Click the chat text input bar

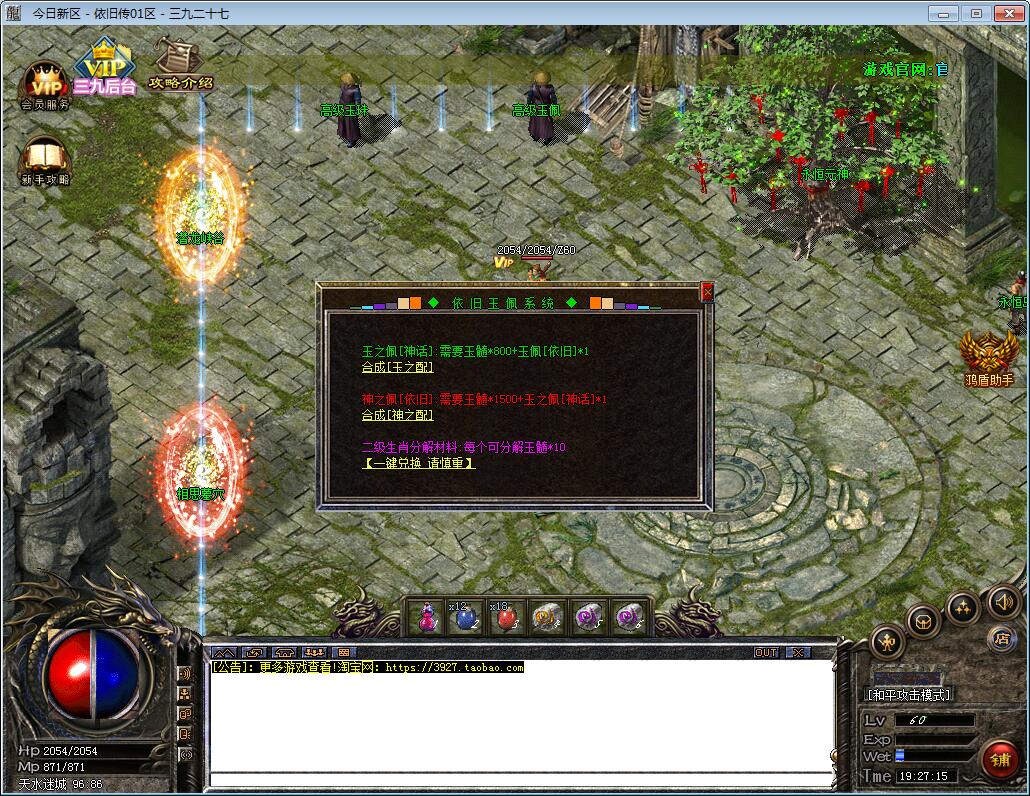pos(520,777)
